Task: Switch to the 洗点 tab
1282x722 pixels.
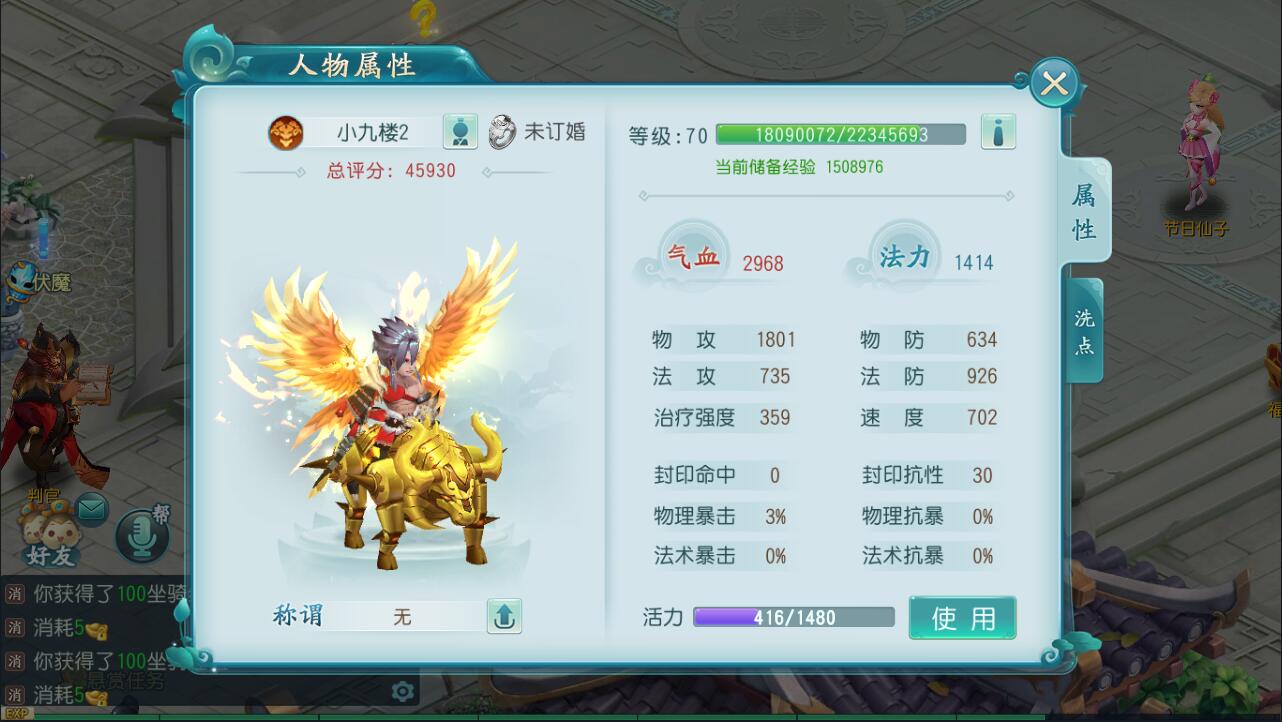Action: point(1083,328)
